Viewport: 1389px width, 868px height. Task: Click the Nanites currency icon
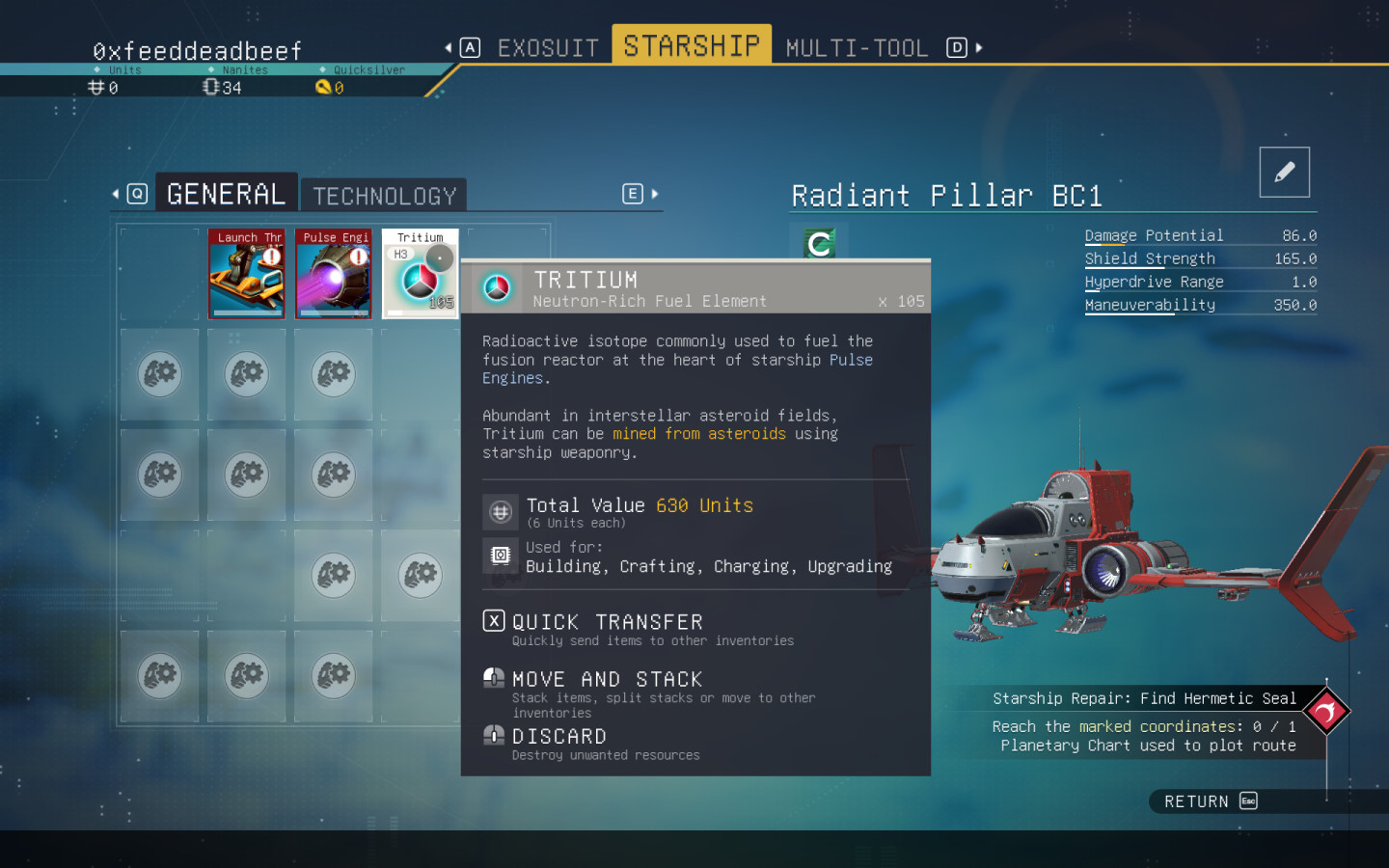click(209, 87)
